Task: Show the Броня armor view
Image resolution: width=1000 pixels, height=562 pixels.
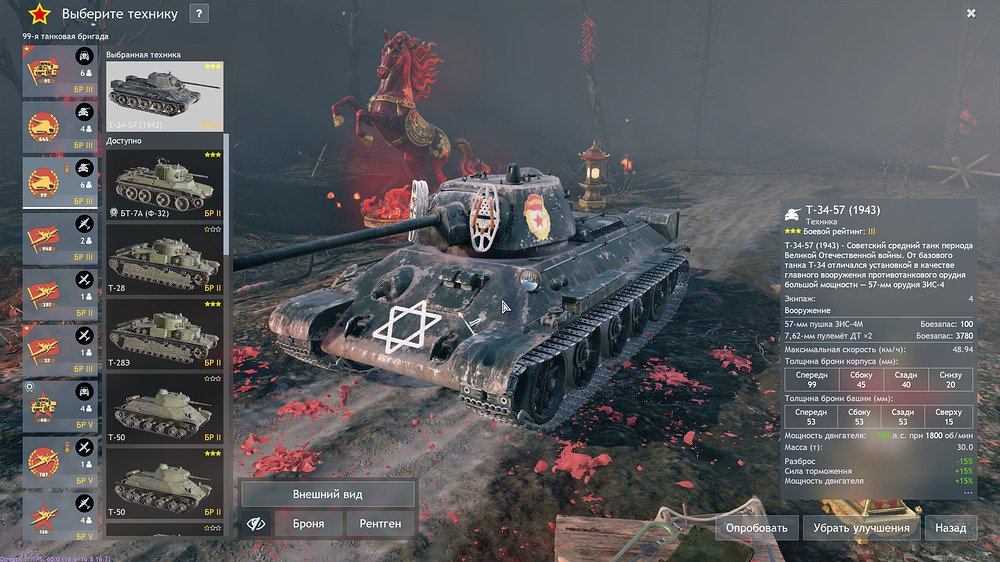Action: (307, 523)
